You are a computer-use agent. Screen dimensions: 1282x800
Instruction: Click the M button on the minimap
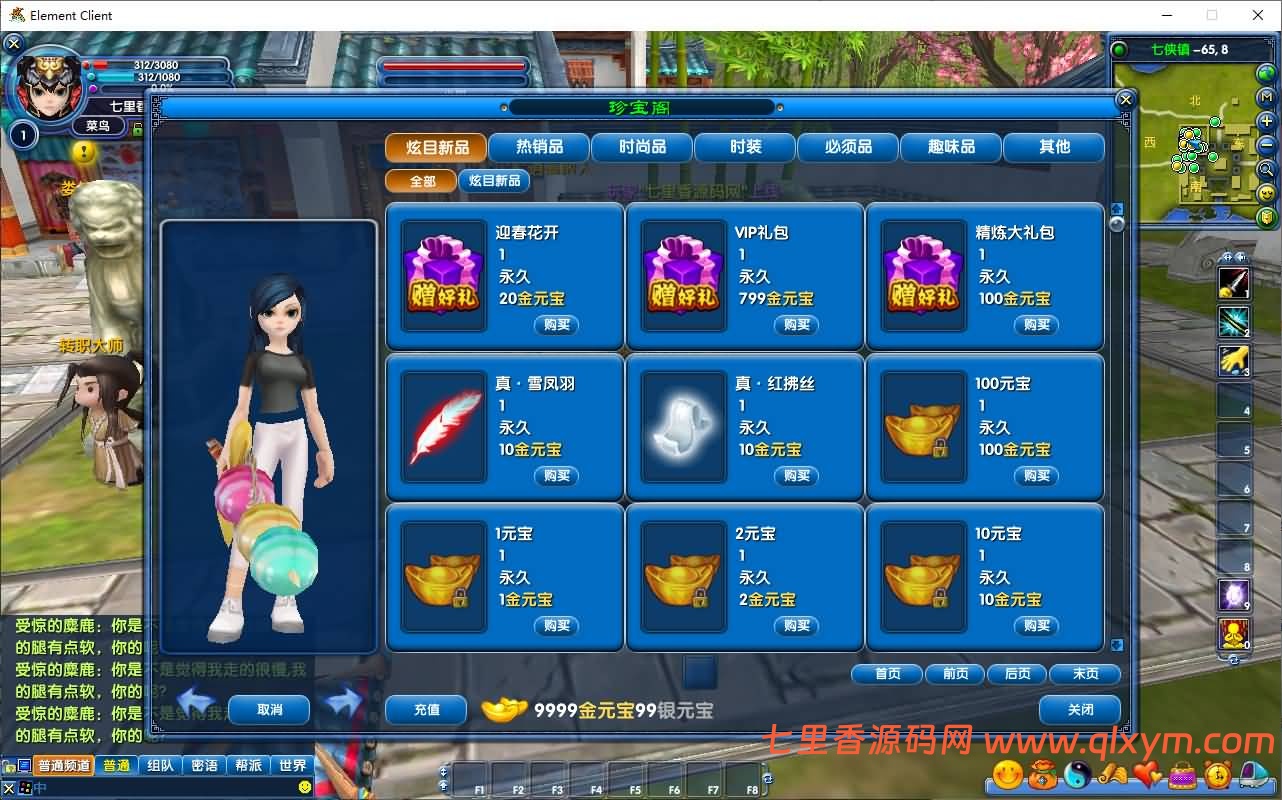click(1267, 95)
